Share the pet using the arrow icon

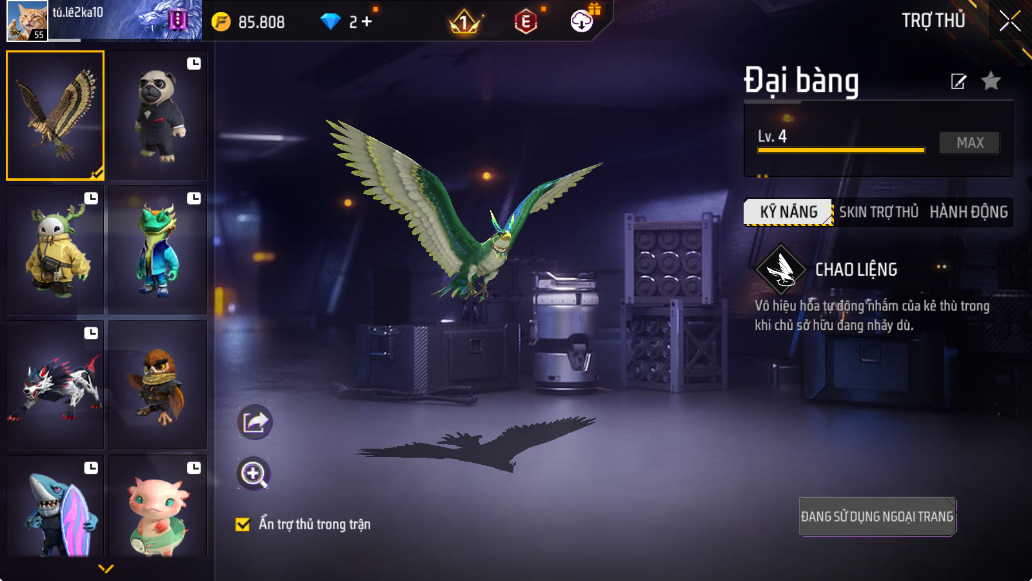255,422
